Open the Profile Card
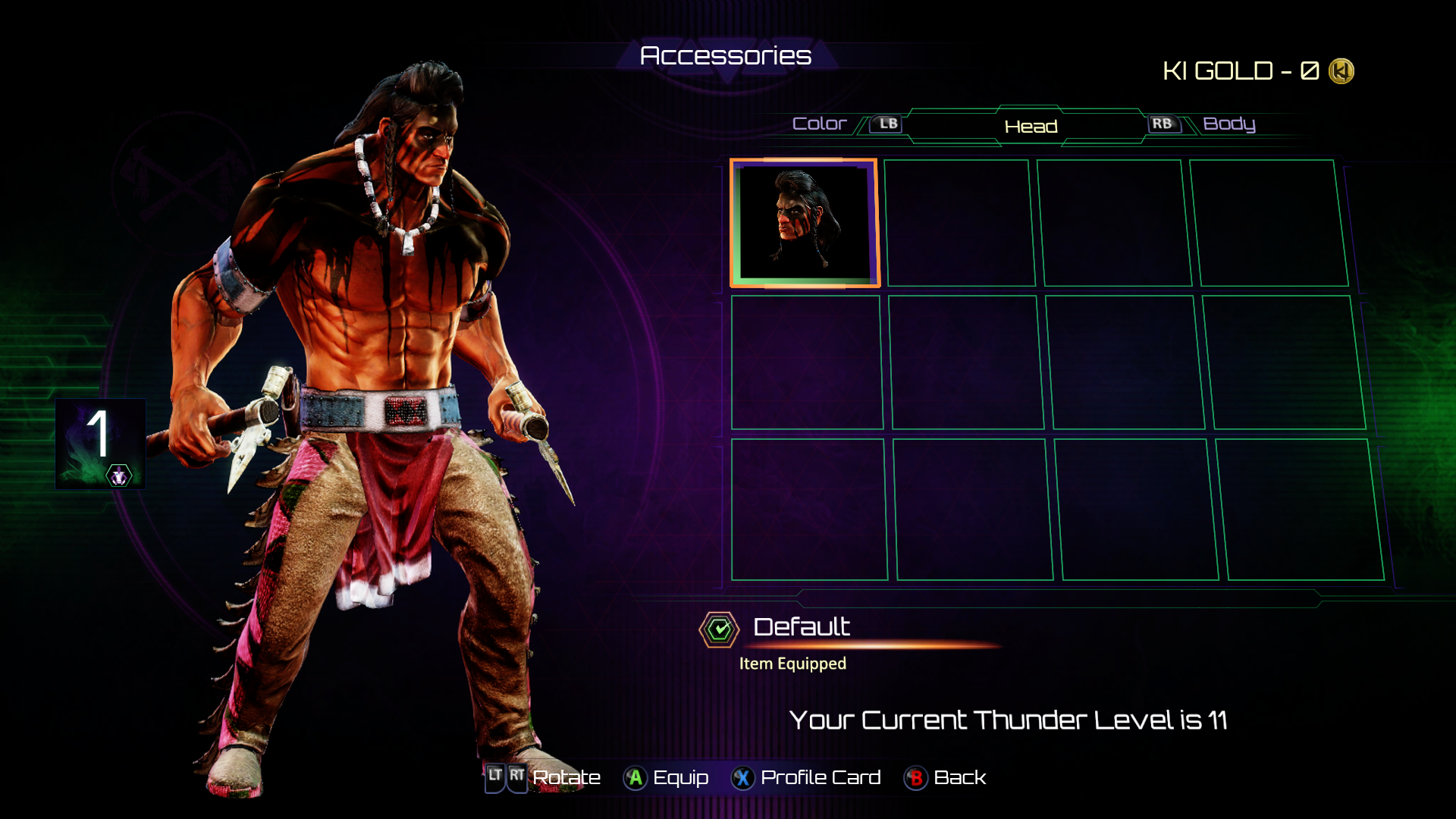The width and height of the screenshot is (1456, 819). pos(806,777)
